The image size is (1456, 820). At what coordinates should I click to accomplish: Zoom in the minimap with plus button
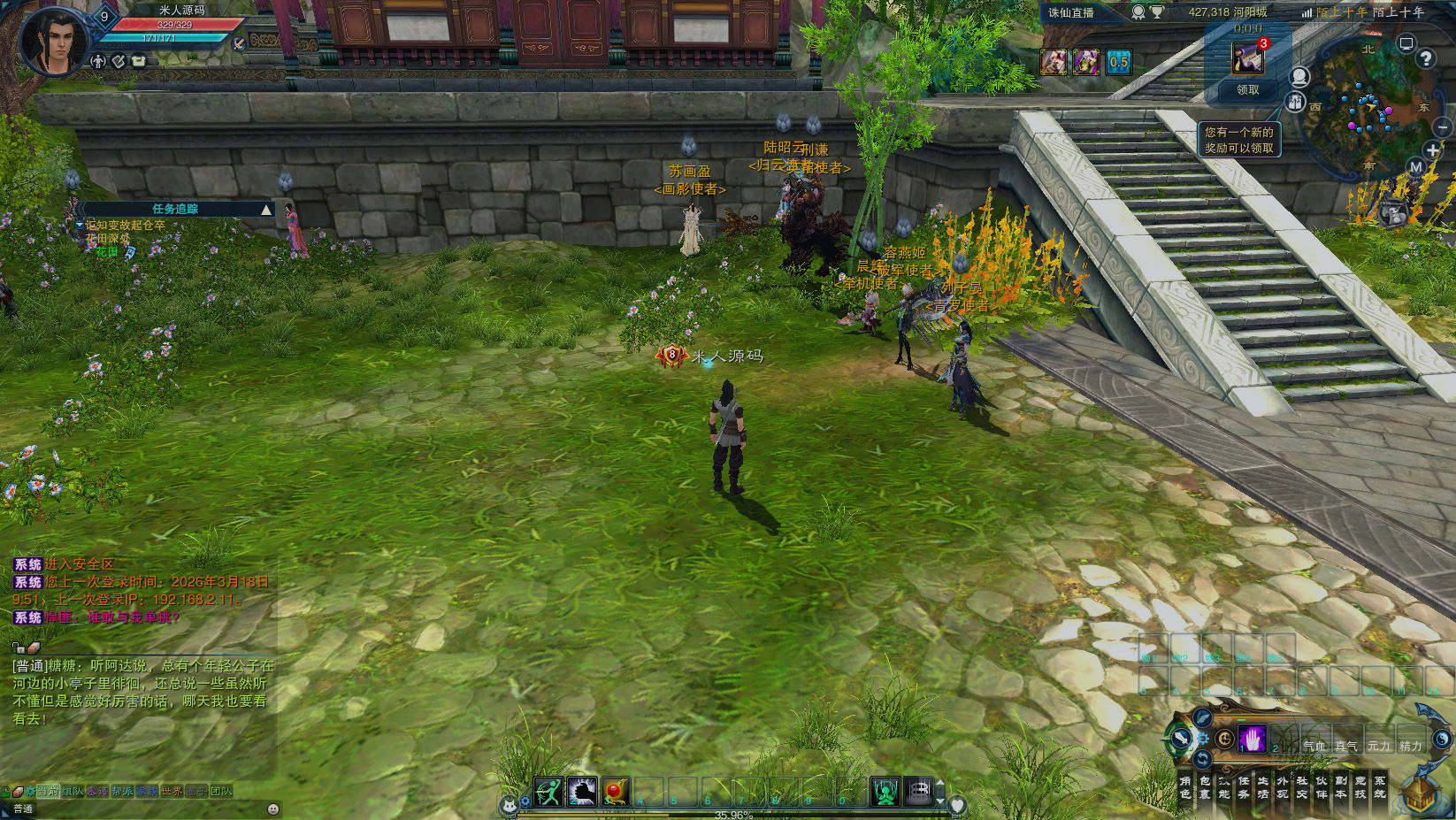tap(1432, 150)
